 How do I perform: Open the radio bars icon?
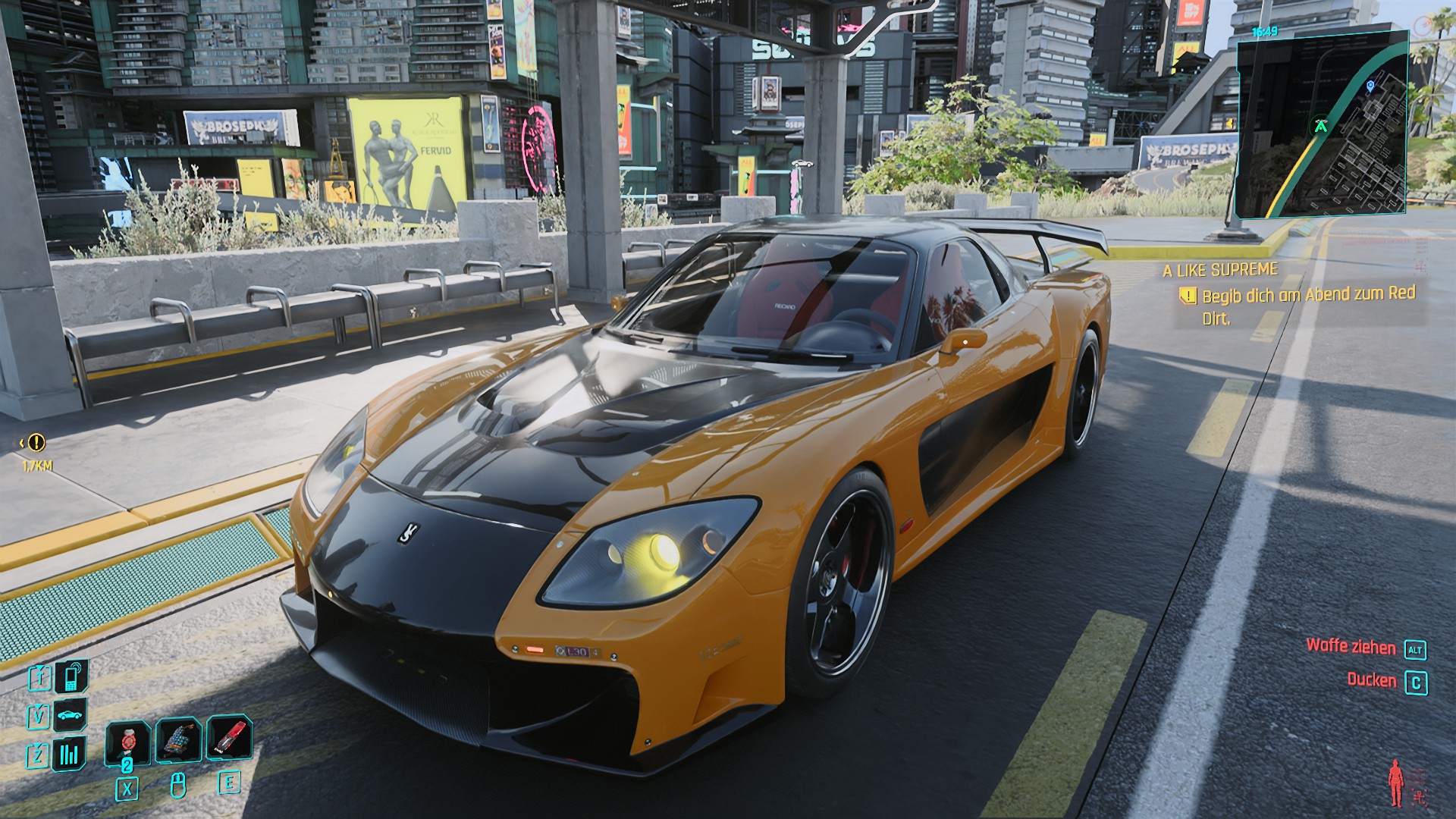69,754
